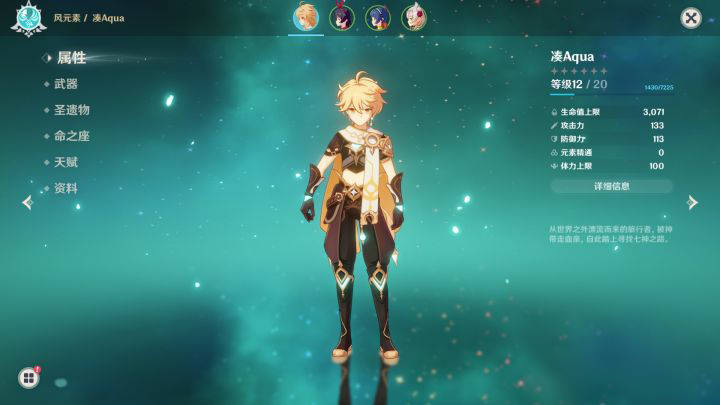Go to the next character with right arrow
Viewport: 720px width, 405px height.
point(692,202)
